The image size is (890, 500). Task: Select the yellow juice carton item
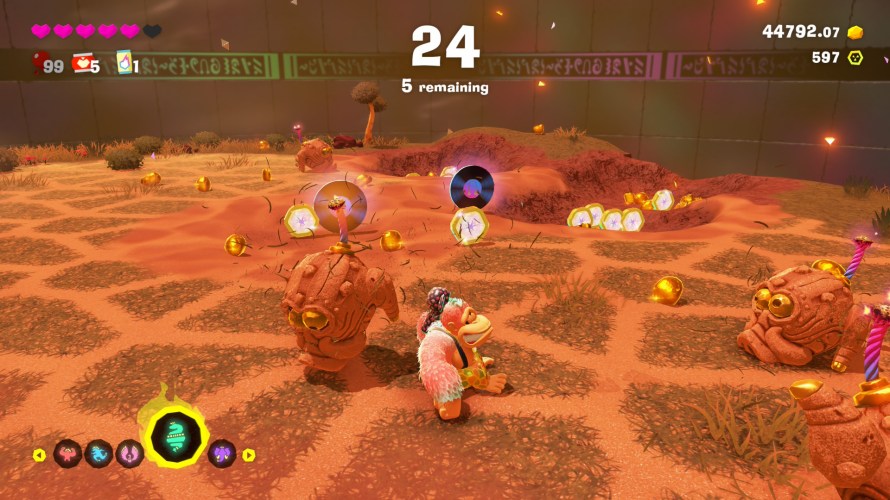[125, 63]
